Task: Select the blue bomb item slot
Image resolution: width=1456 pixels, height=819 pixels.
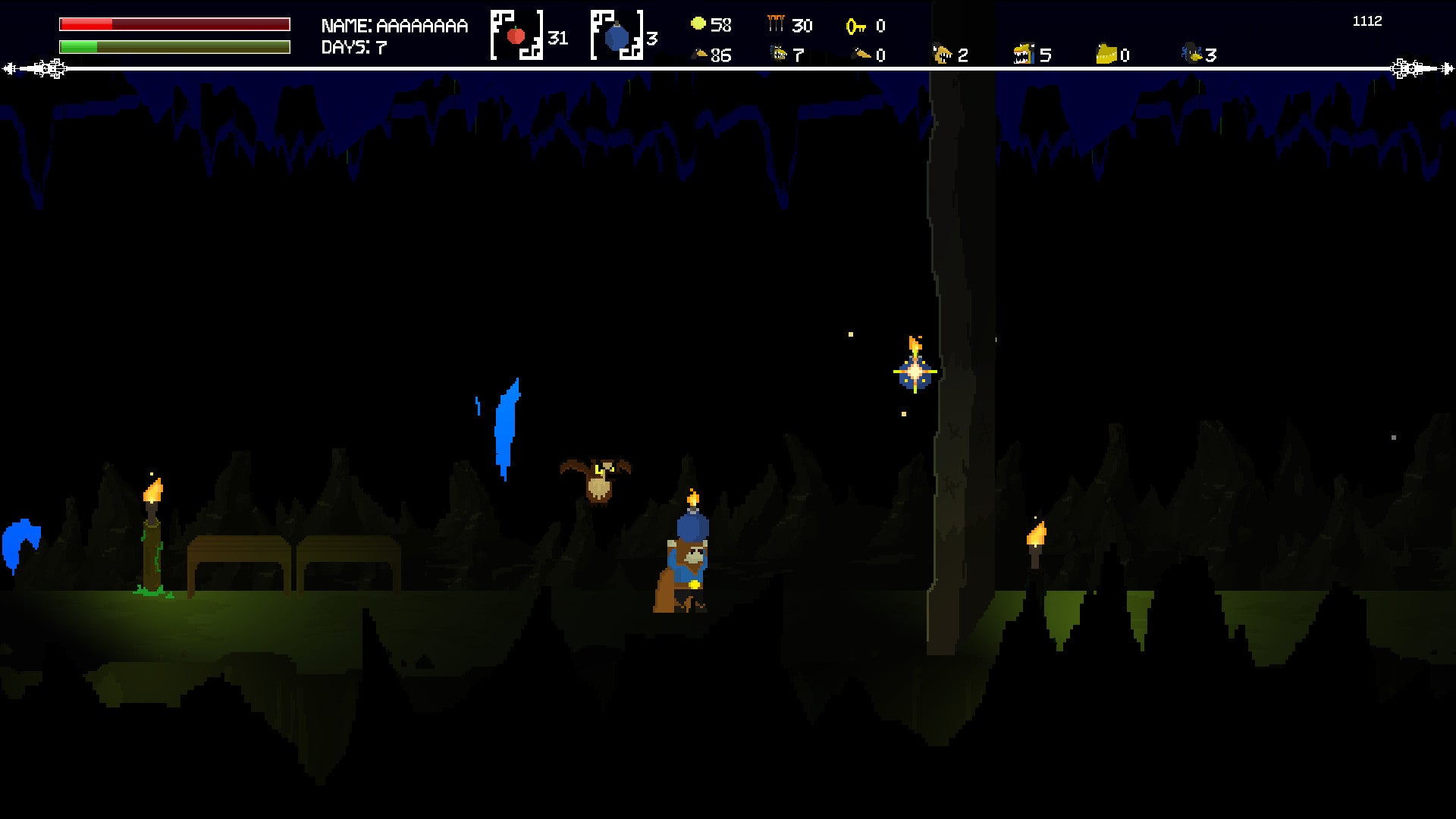Action: (x=617, y=35)
